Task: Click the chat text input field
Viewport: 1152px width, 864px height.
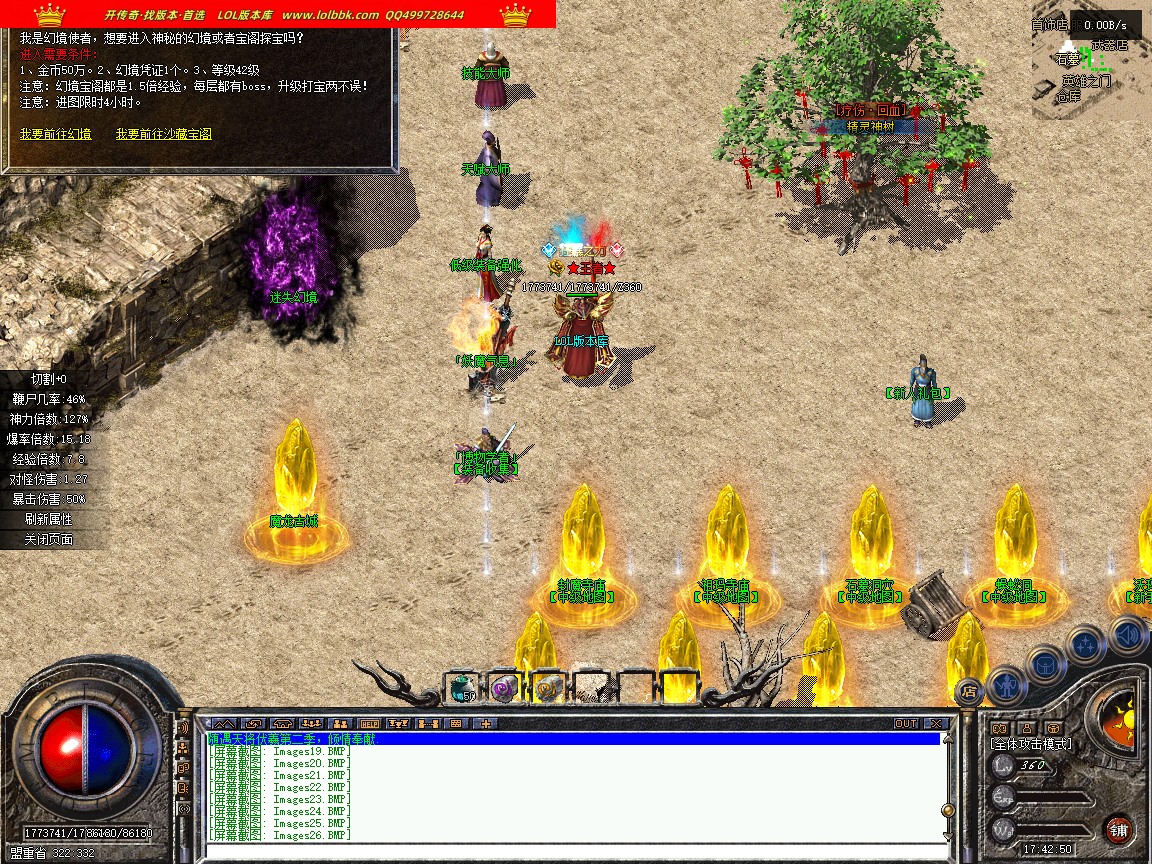Action: click(x=570, y=850)
